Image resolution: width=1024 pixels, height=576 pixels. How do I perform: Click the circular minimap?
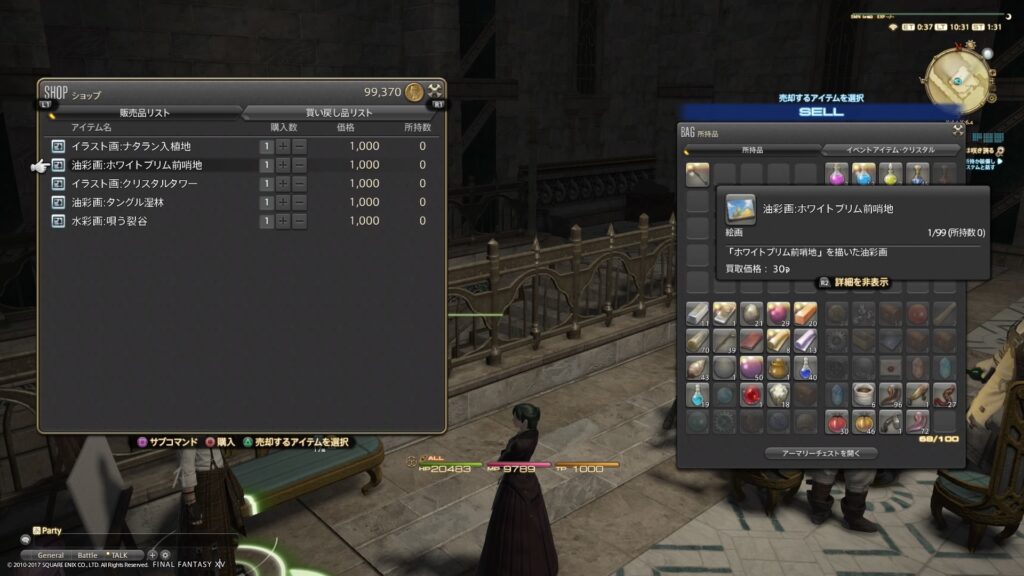[958, 77]
